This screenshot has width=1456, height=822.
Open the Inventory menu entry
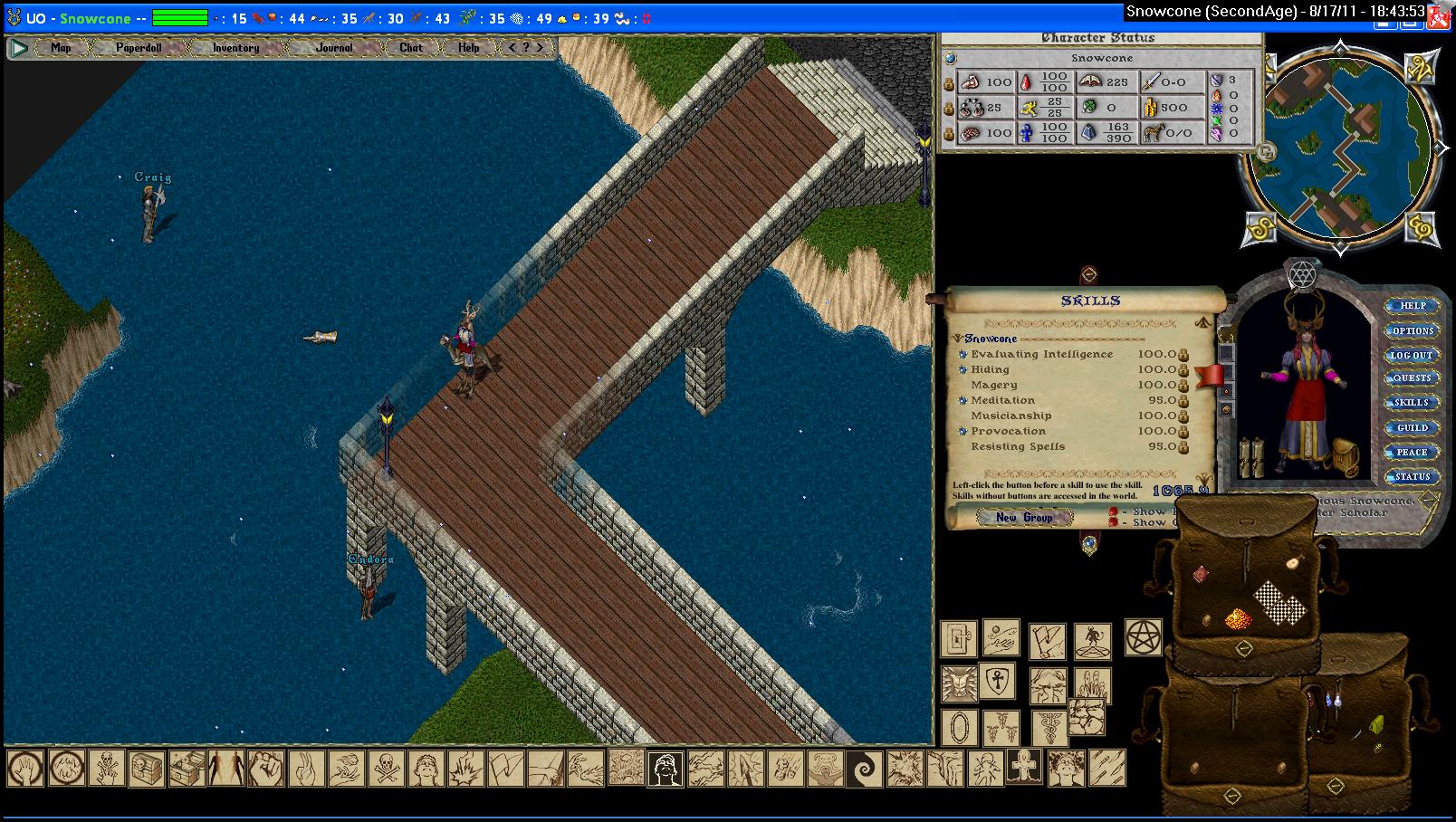click(235, 48)
